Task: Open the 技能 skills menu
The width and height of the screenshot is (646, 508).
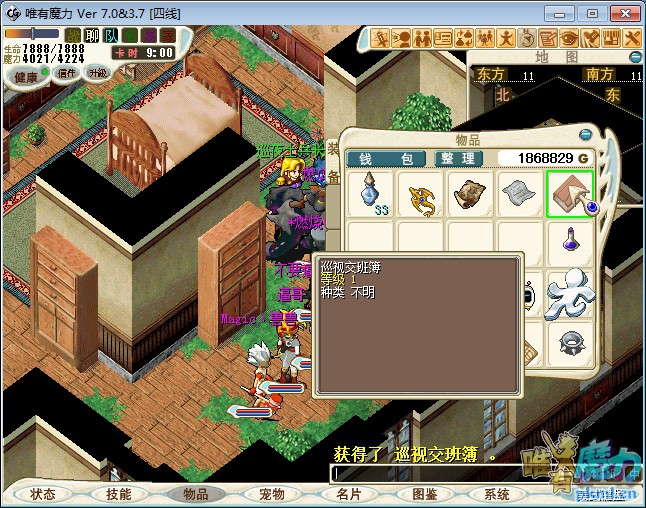Action: [x=119, y=494]
